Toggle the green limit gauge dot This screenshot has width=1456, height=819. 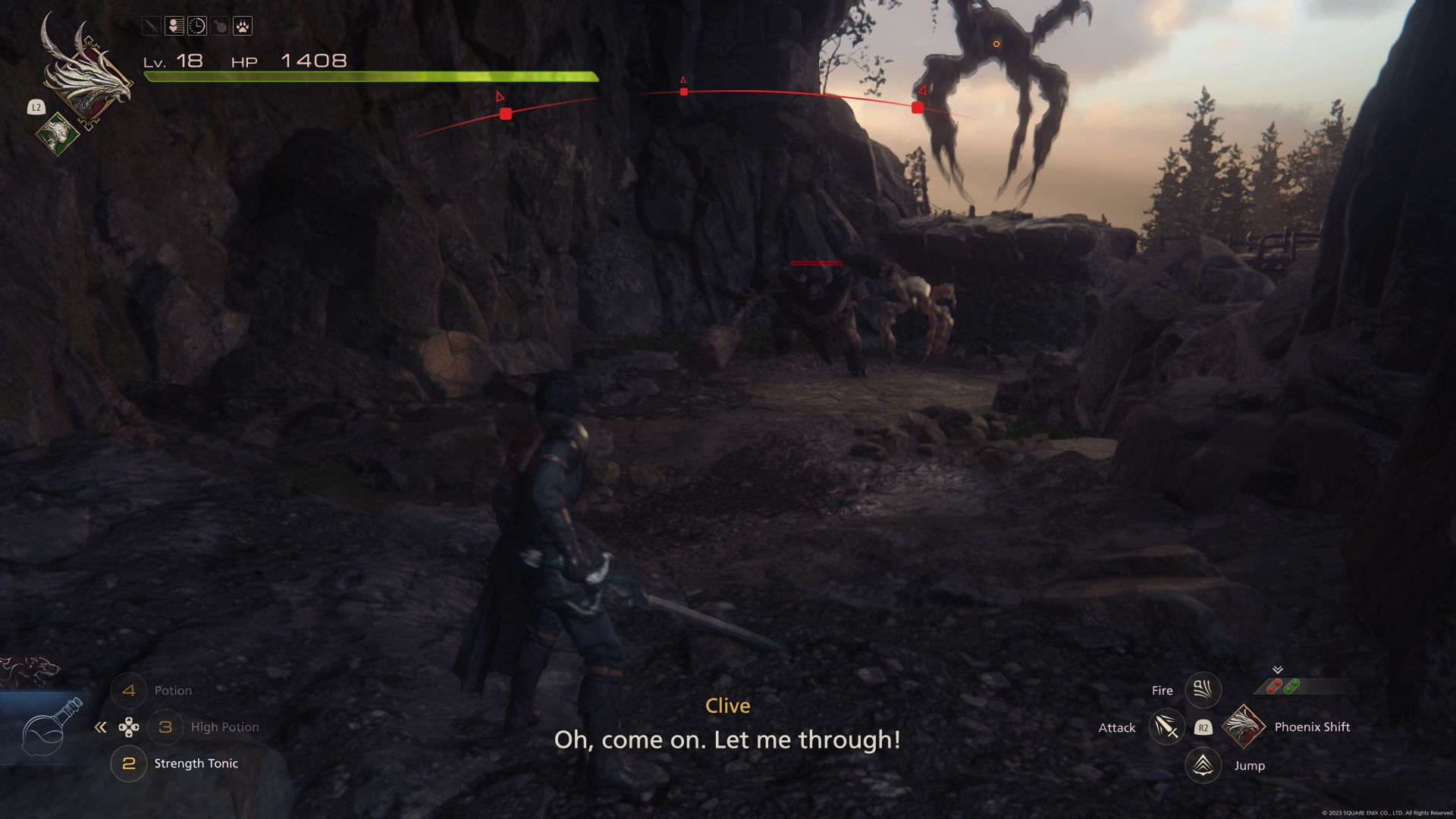1291,686
